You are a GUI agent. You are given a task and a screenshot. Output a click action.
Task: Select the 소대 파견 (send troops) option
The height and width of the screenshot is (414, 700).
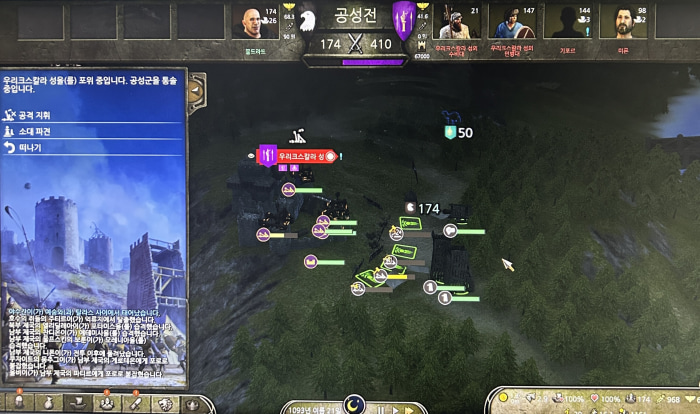(x=34, y=131)
